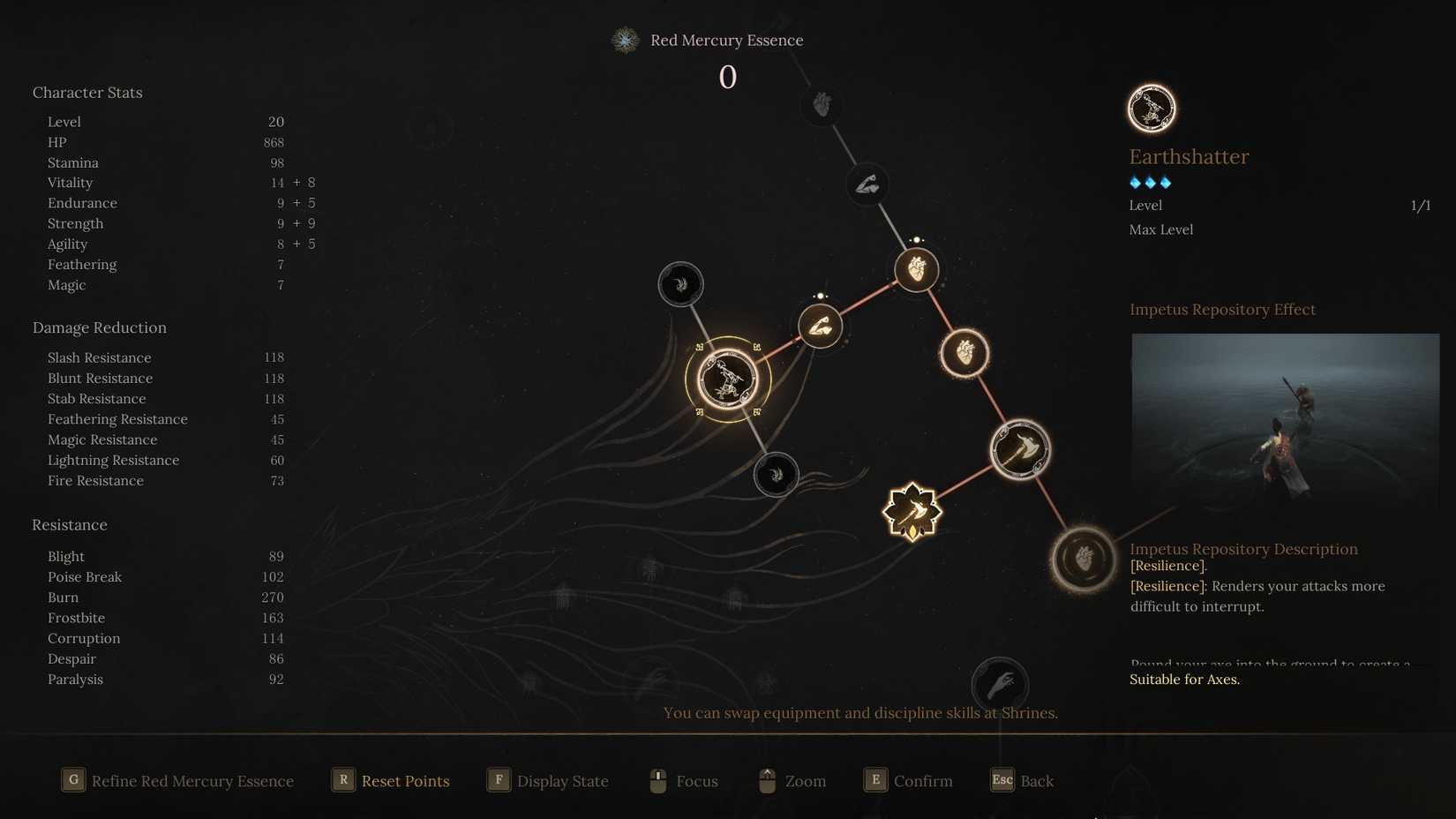Click the star-shaped axe discipline node

pyautogui.click(x=913, y=510)
